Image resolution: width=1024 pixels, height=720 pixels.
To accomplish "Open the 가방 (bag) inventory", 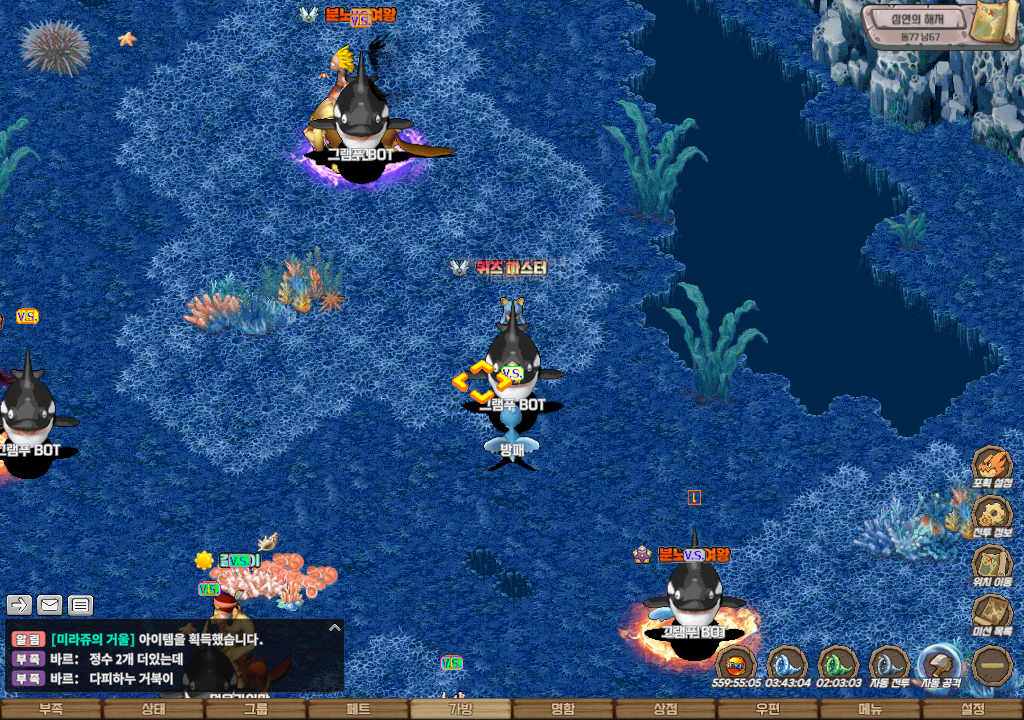I will [x=461, y=709].
